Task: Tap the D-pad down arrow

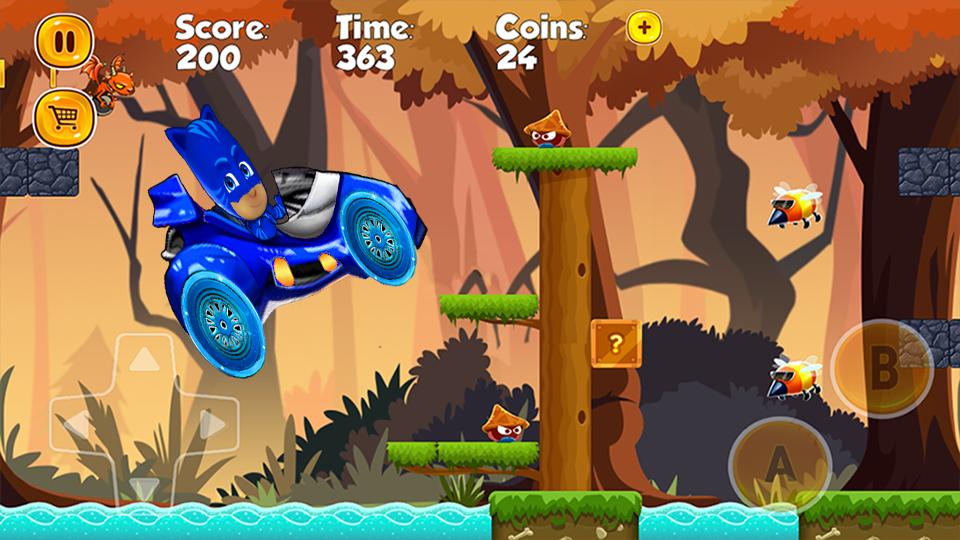Action: pos(145,488)
